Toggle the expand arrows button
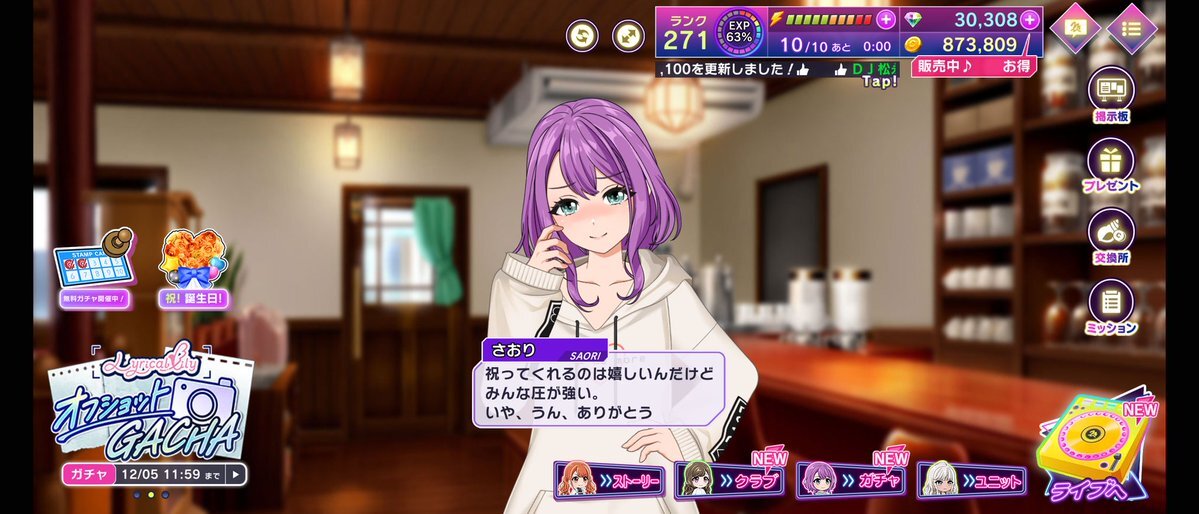Viewport: 1199px width, 514px height. coord(628,35)
